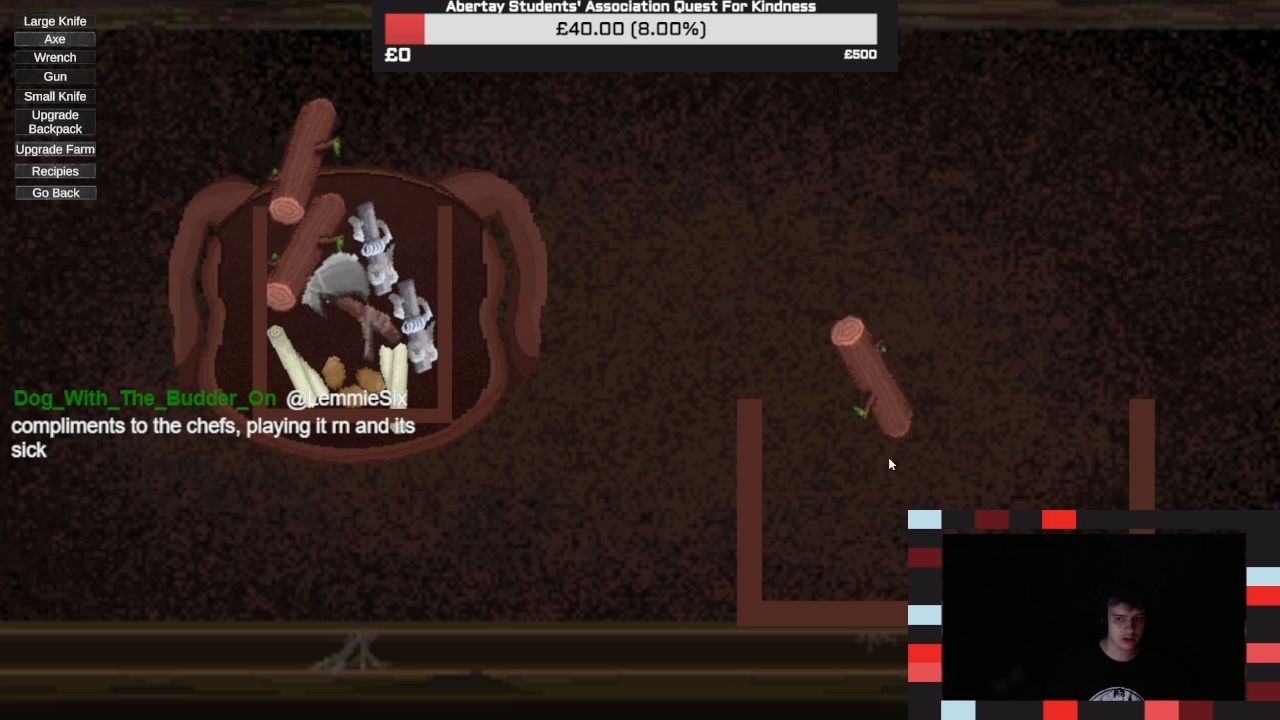This screenshot has width=1280, height=720.
Task: Open the Recipies list
Action: pyautogui.click(x=55, y=172)
